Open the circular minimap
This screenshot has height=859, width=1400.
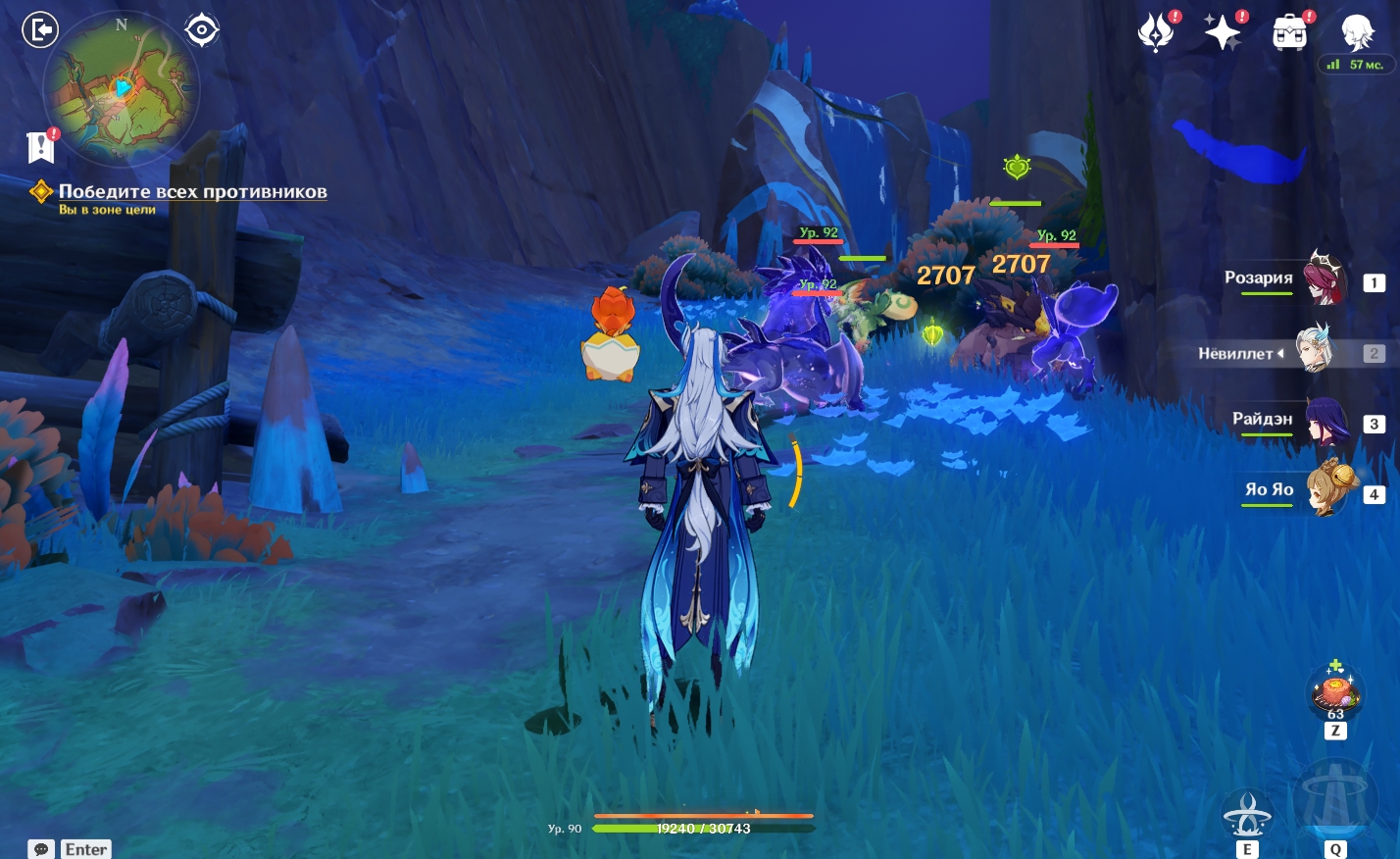pos(120,91)
